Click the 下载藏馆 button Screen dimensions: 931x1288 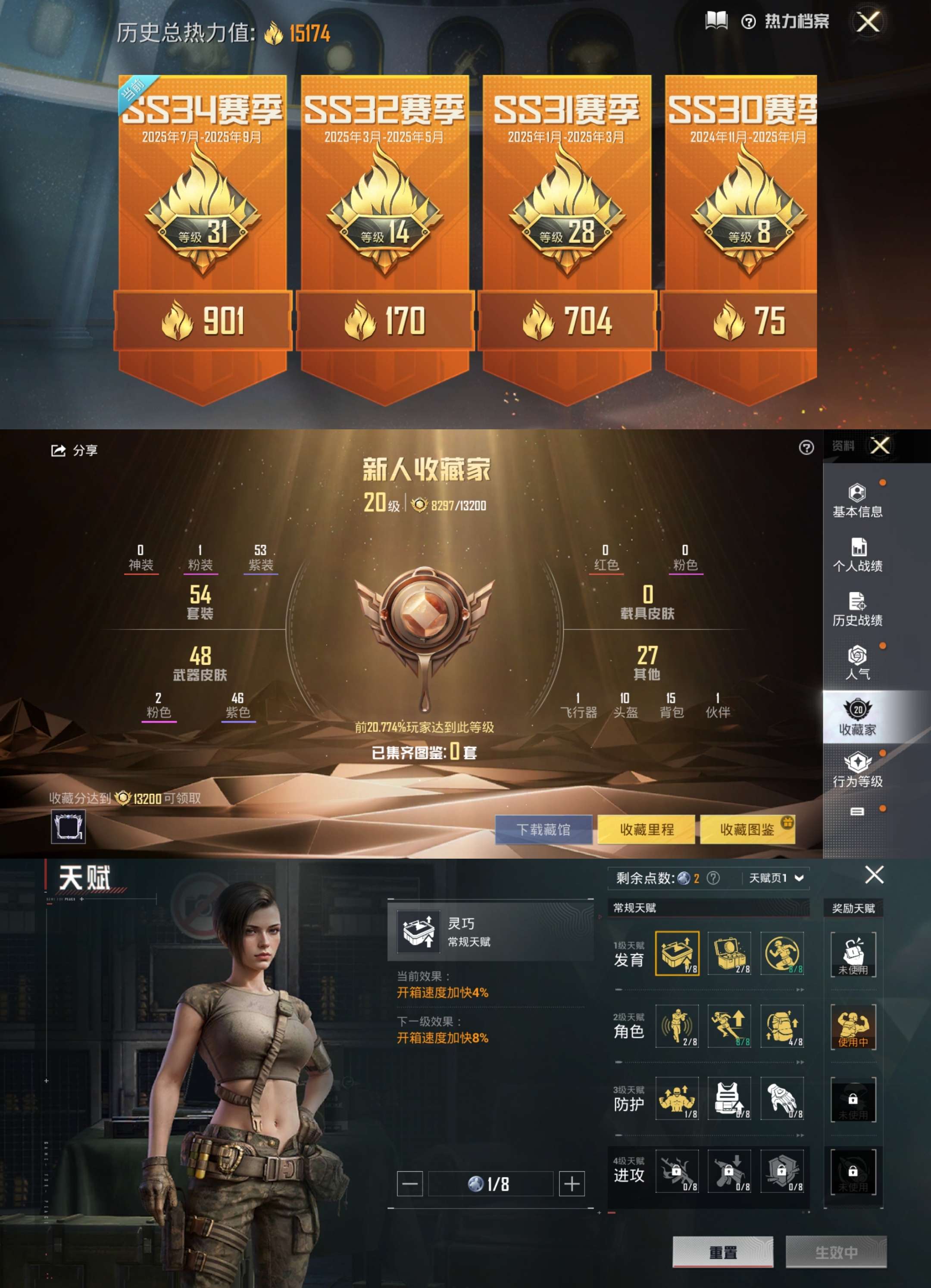544,829
